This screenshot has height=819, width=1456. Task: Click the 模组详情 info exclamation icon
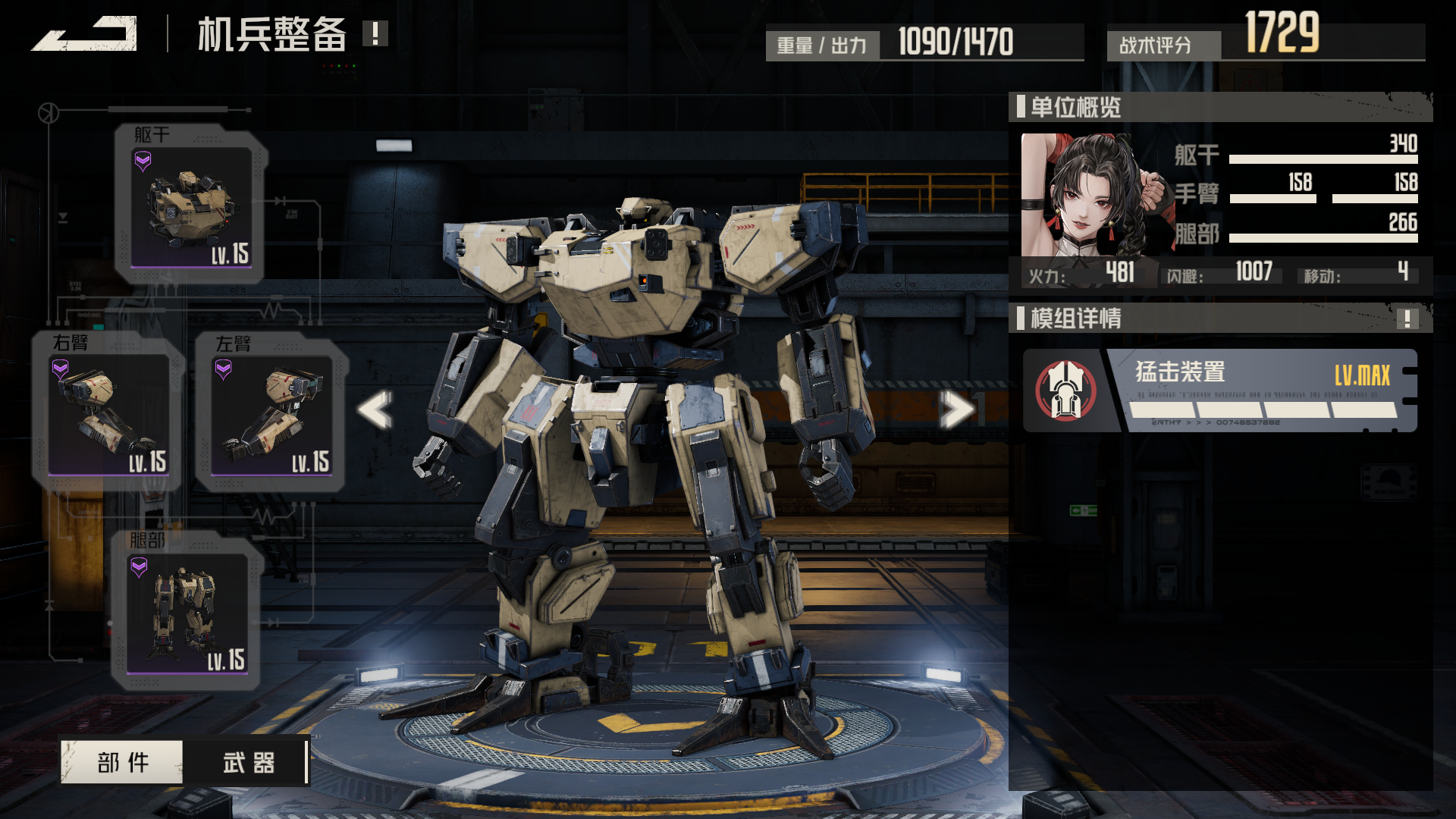click(1407, 318)
